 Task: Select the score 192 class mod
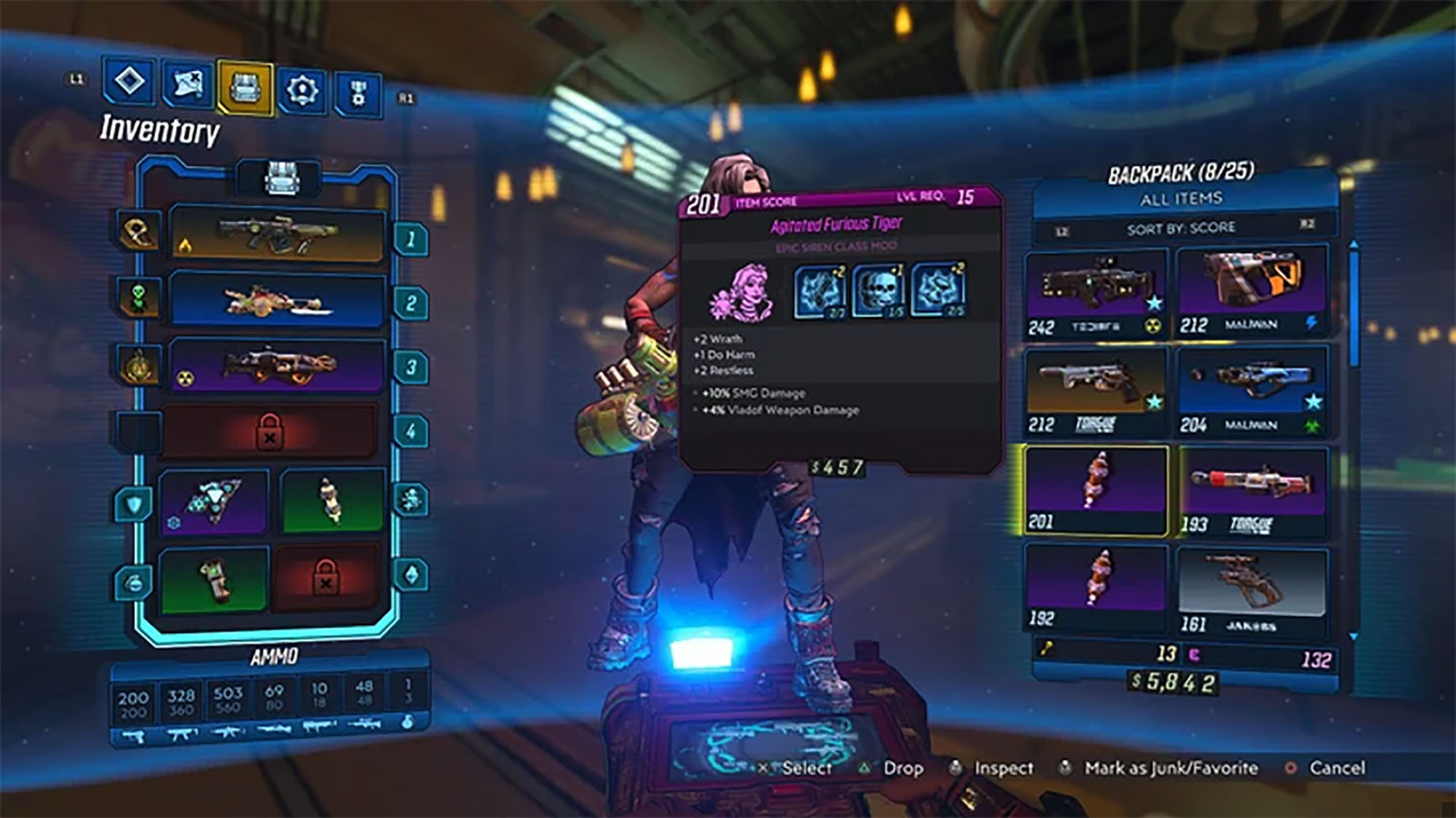pyautogui.click(x=1096, y=587)
